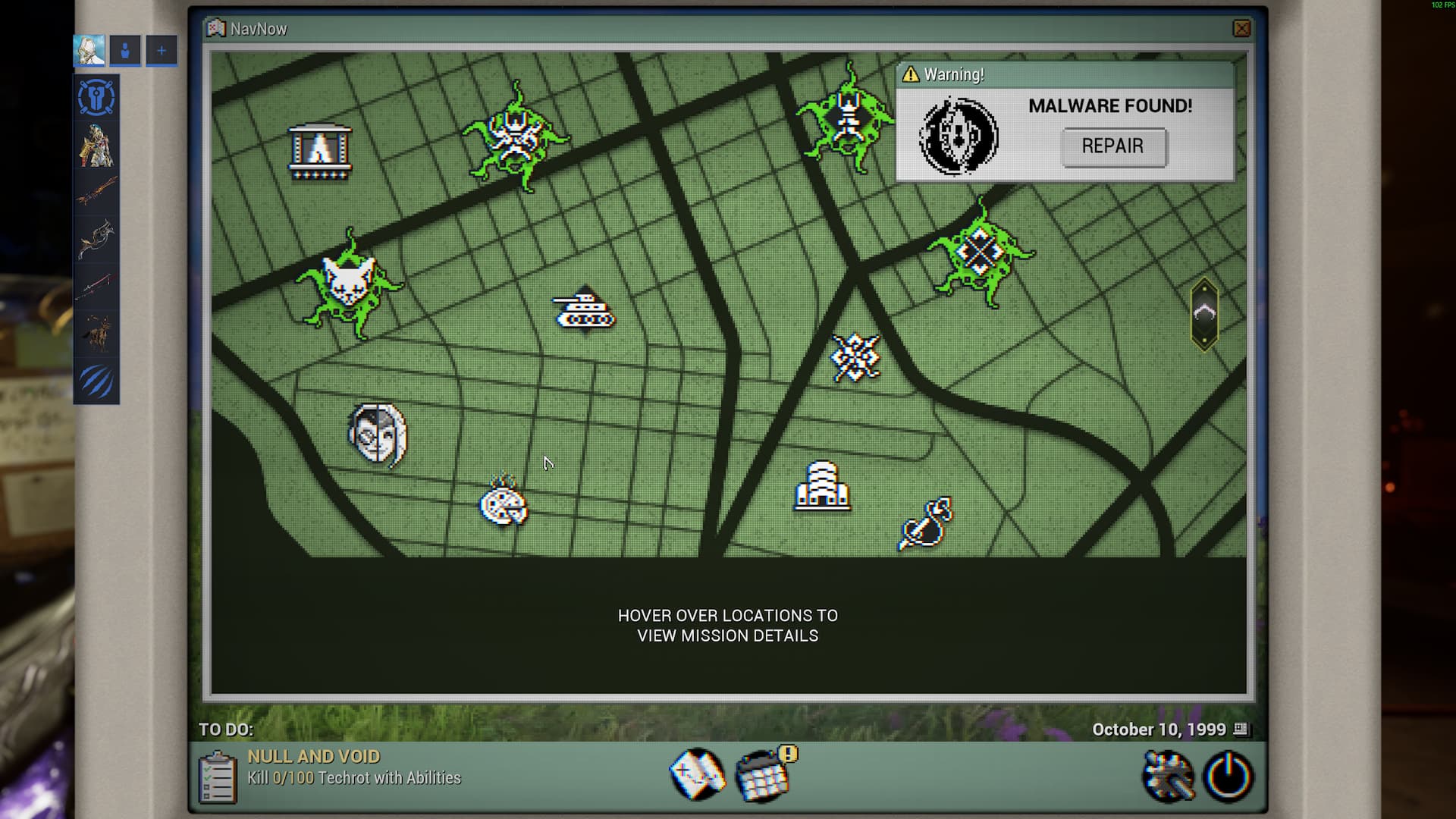This screenshot has height=819, width=1456.
Task: Select the sword-and-snake map marker
Action: 926,523
